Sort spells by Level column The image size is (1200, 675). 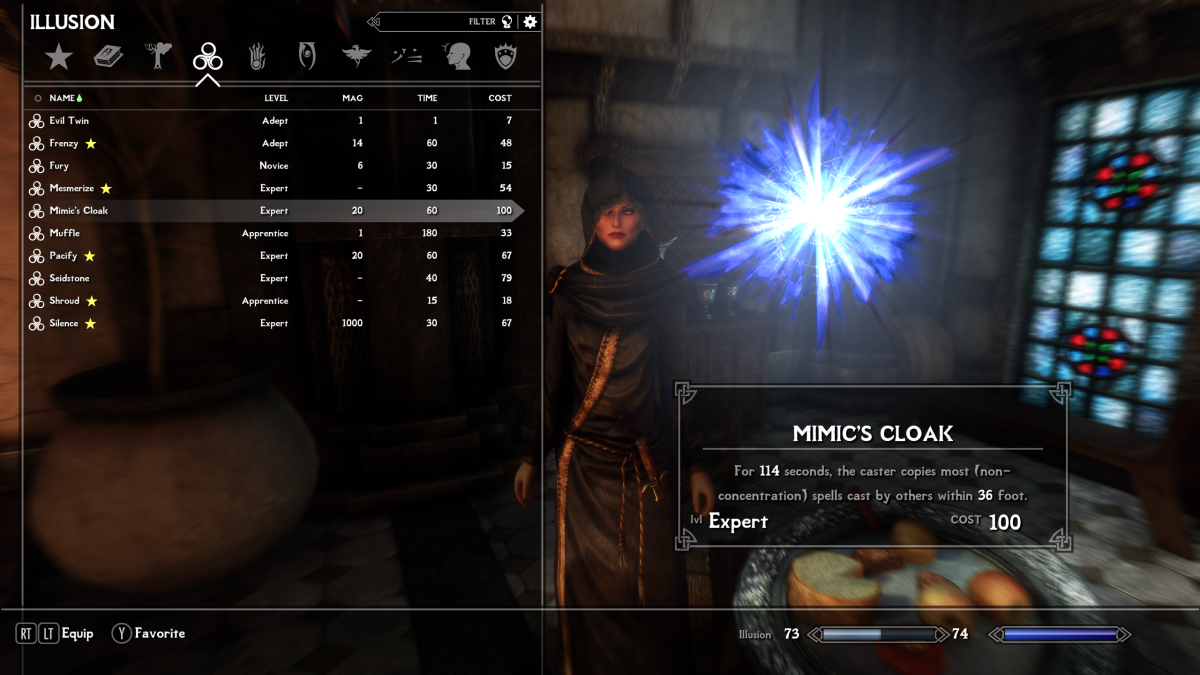(x=276, y=98)
